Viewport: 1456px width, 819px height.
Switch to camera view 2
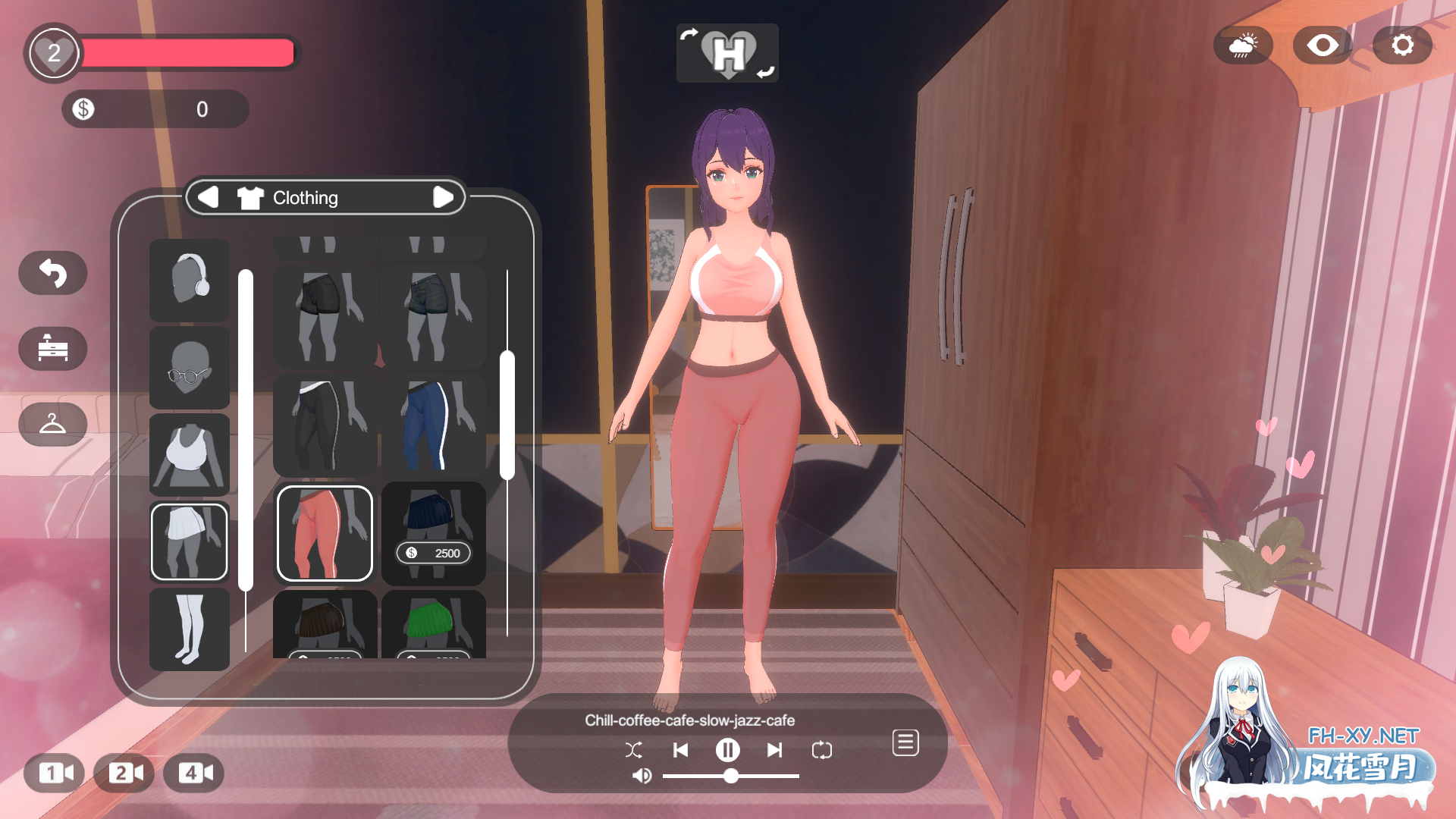coord(124,773)
